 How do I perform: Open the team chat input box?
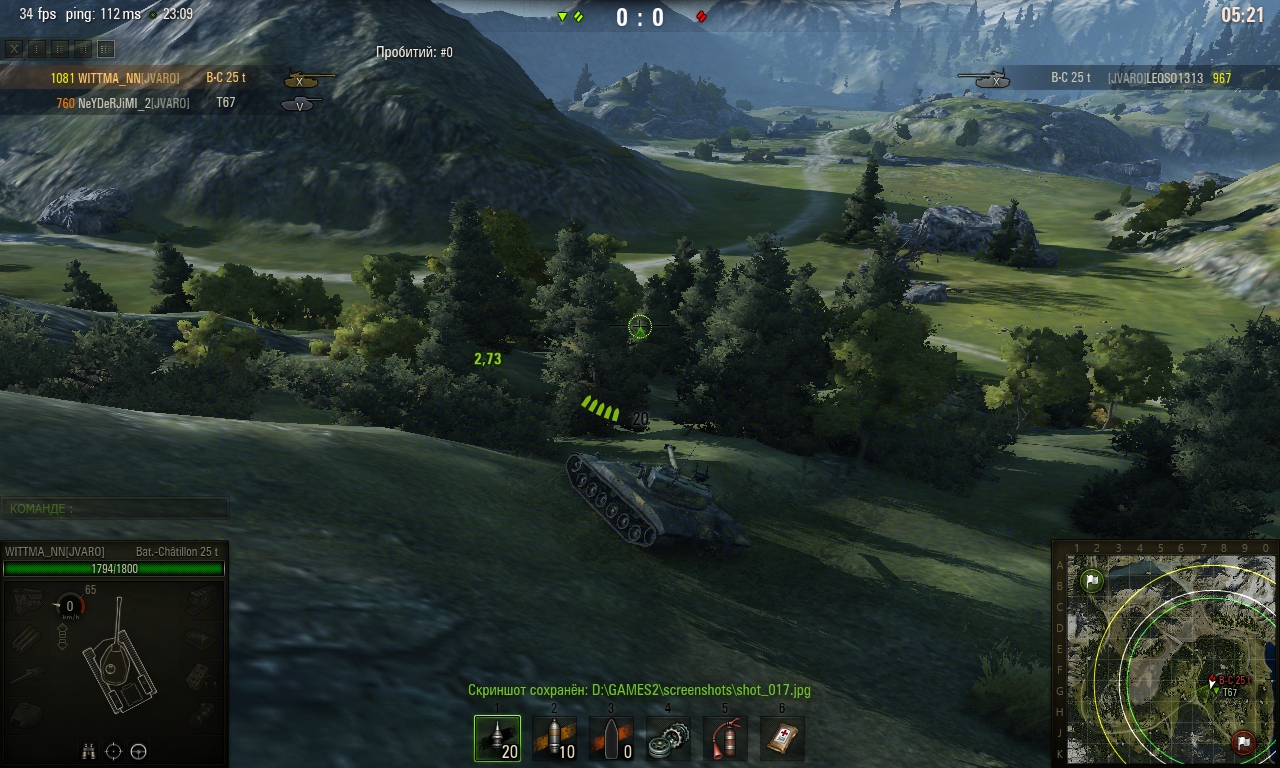coord(115,508)
